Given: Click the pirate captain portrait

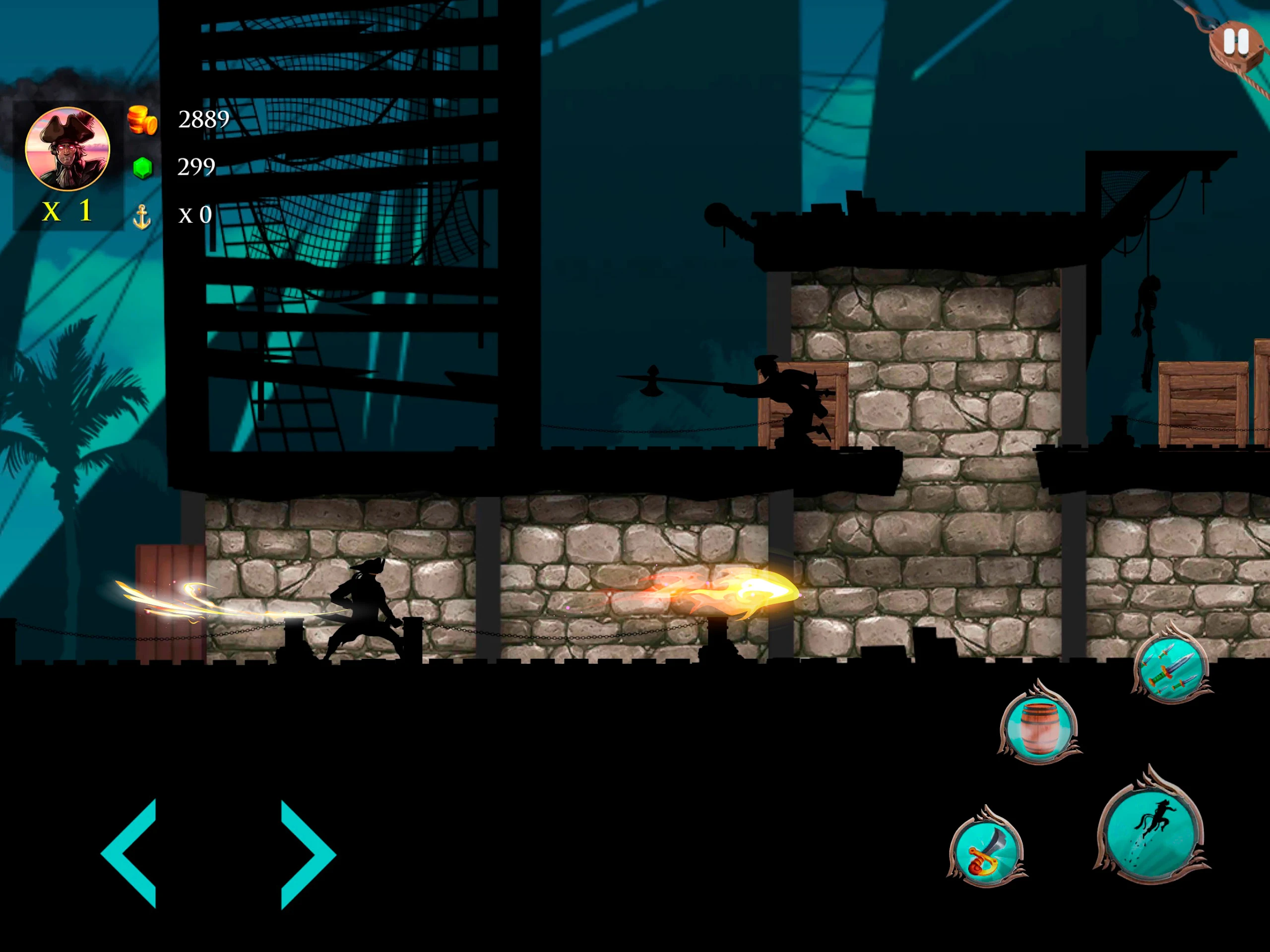Looking at the screenshot, I should [x=68, y=149].
